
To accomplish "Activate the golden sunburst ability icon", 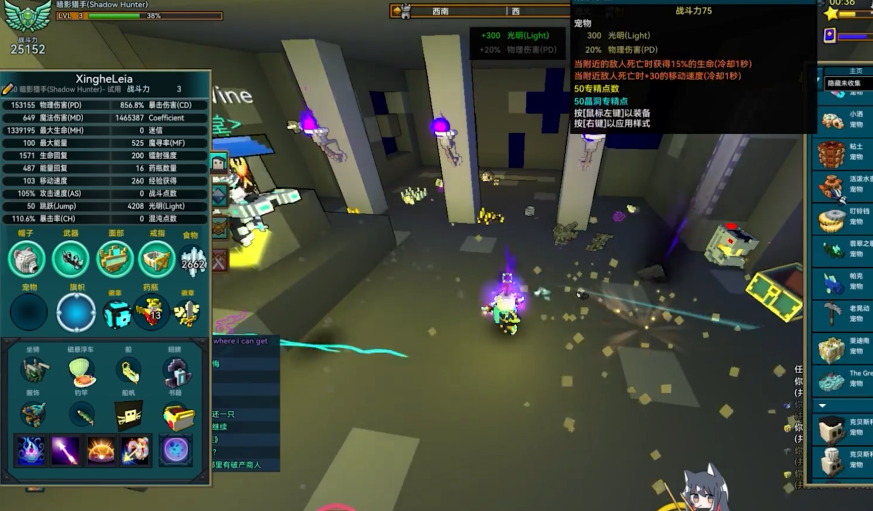I will (x=101, y=450).
